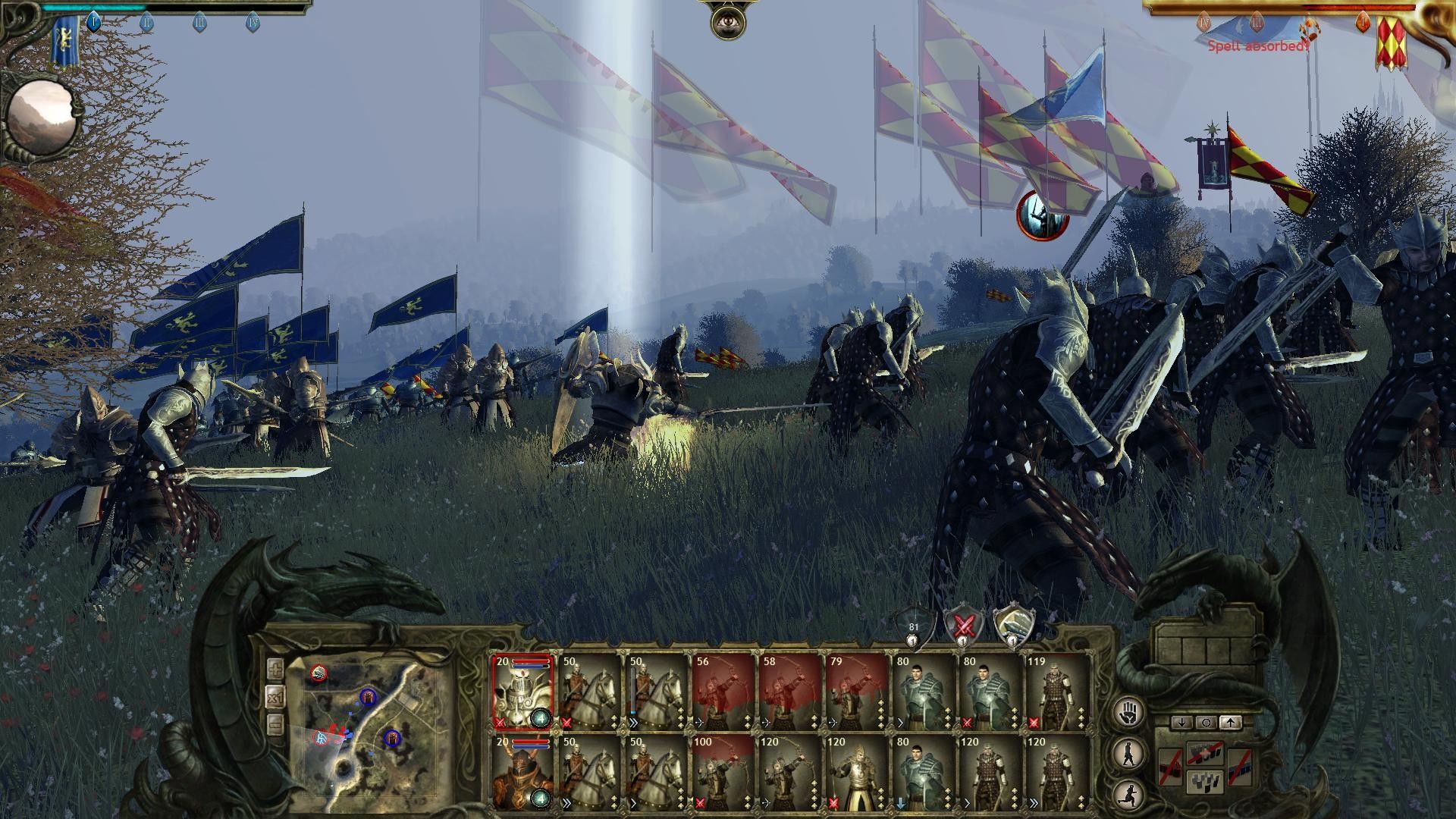Set units to walking pace
Viewport: 1456px width, 819px height.
pyautogui.click(x=1130, y=752)
